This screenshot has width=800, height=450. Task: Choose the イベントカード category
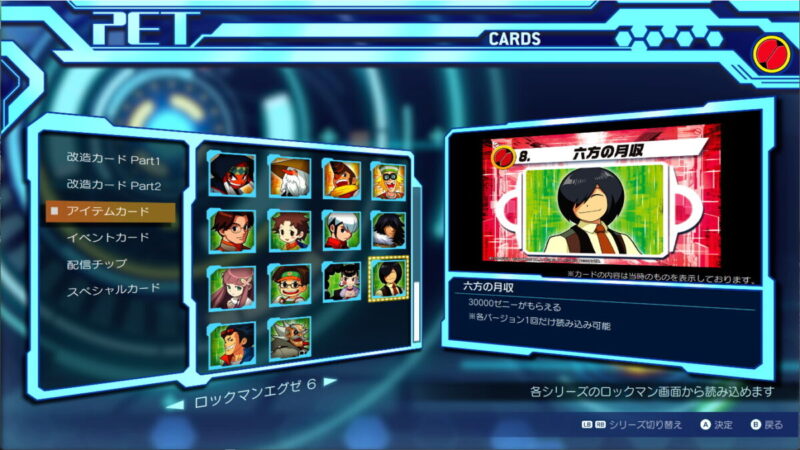point(107,238)
